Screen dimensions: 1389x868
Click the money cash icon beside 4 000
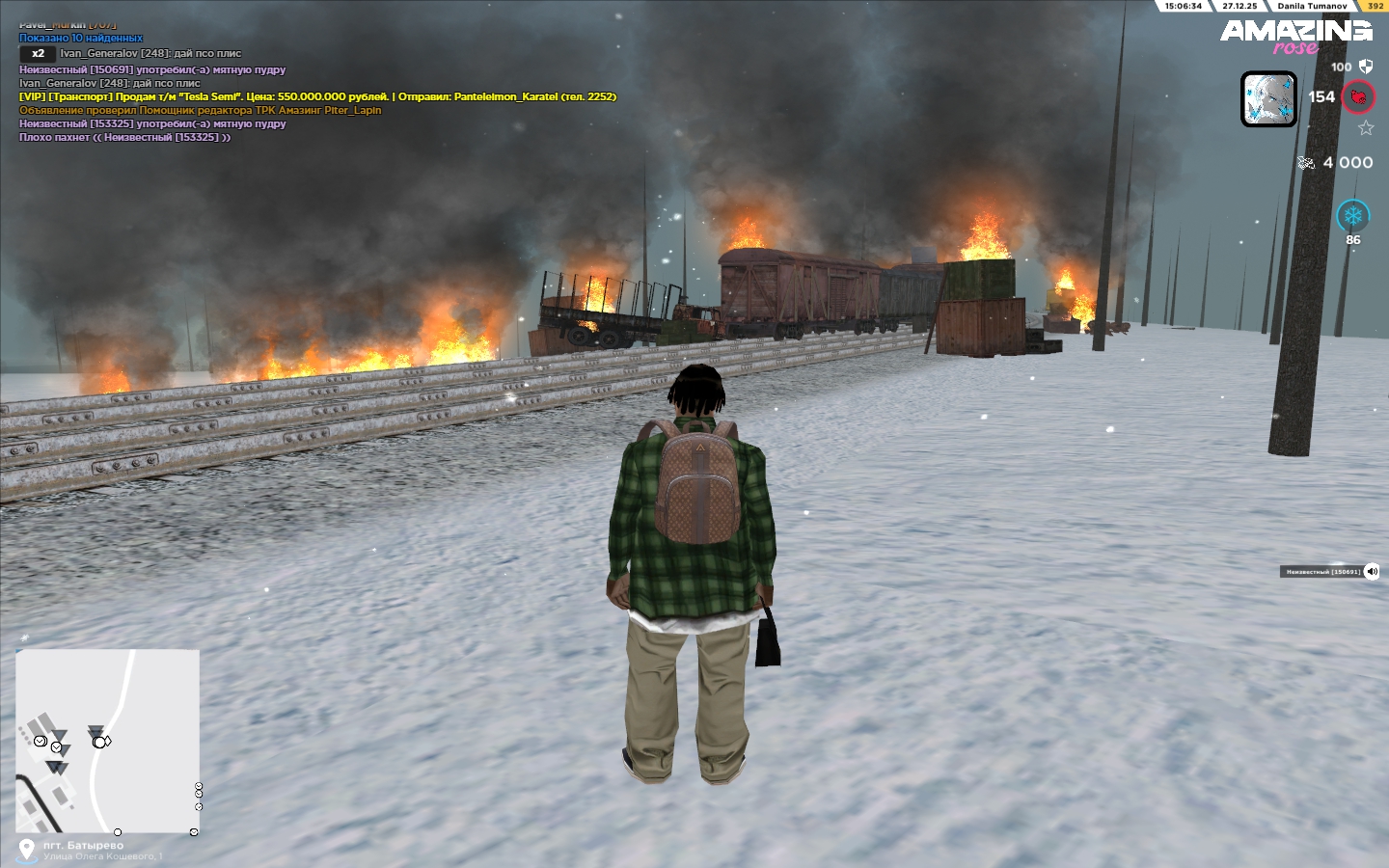(x=1306, y=163)
